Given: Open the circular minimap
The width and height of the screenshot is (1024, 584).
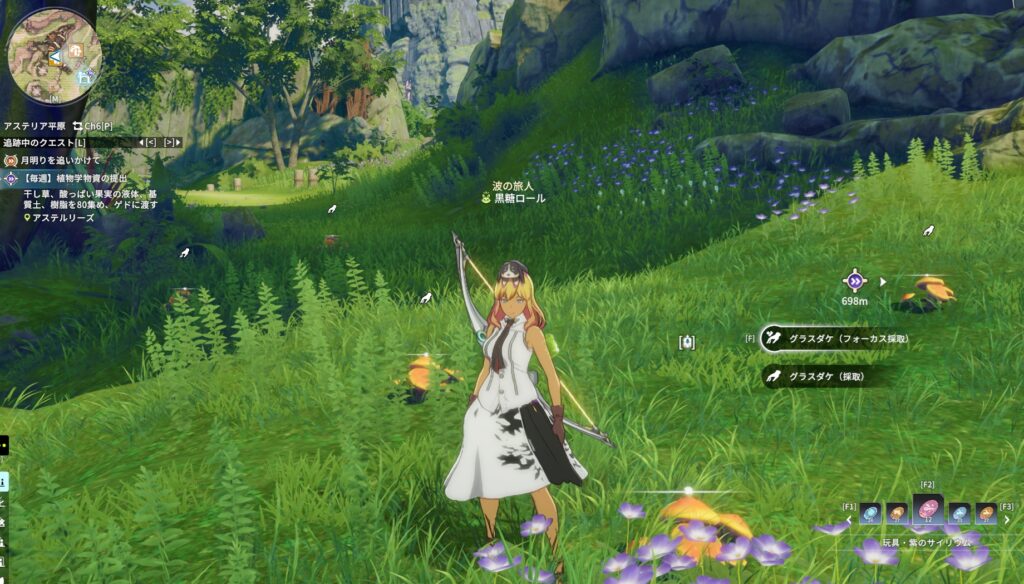Looking at the screenshot, I should pyautogui.click(x=54, y=56).
